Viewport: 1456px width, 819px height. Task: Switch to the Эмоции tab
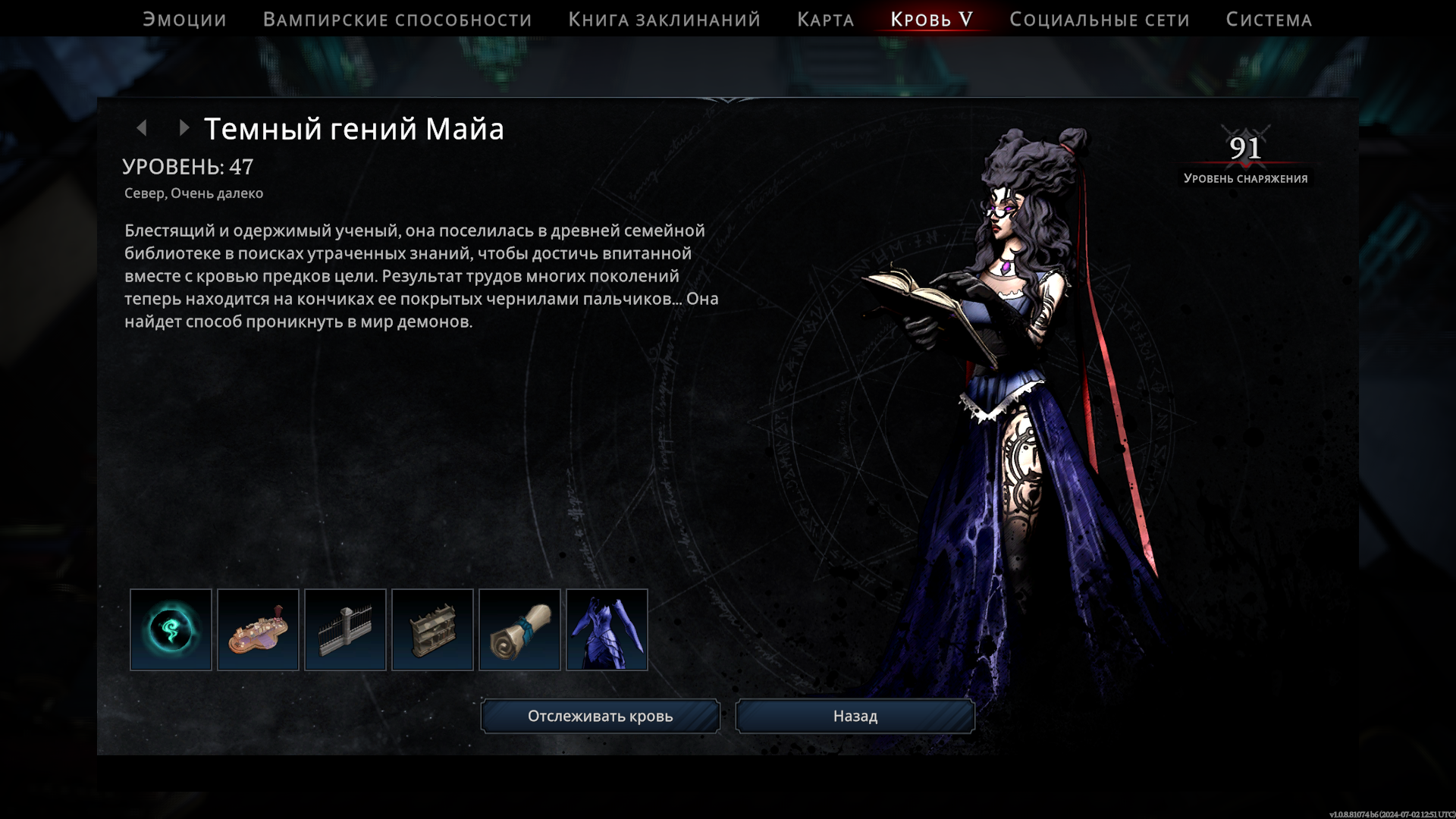pos(184,20)
